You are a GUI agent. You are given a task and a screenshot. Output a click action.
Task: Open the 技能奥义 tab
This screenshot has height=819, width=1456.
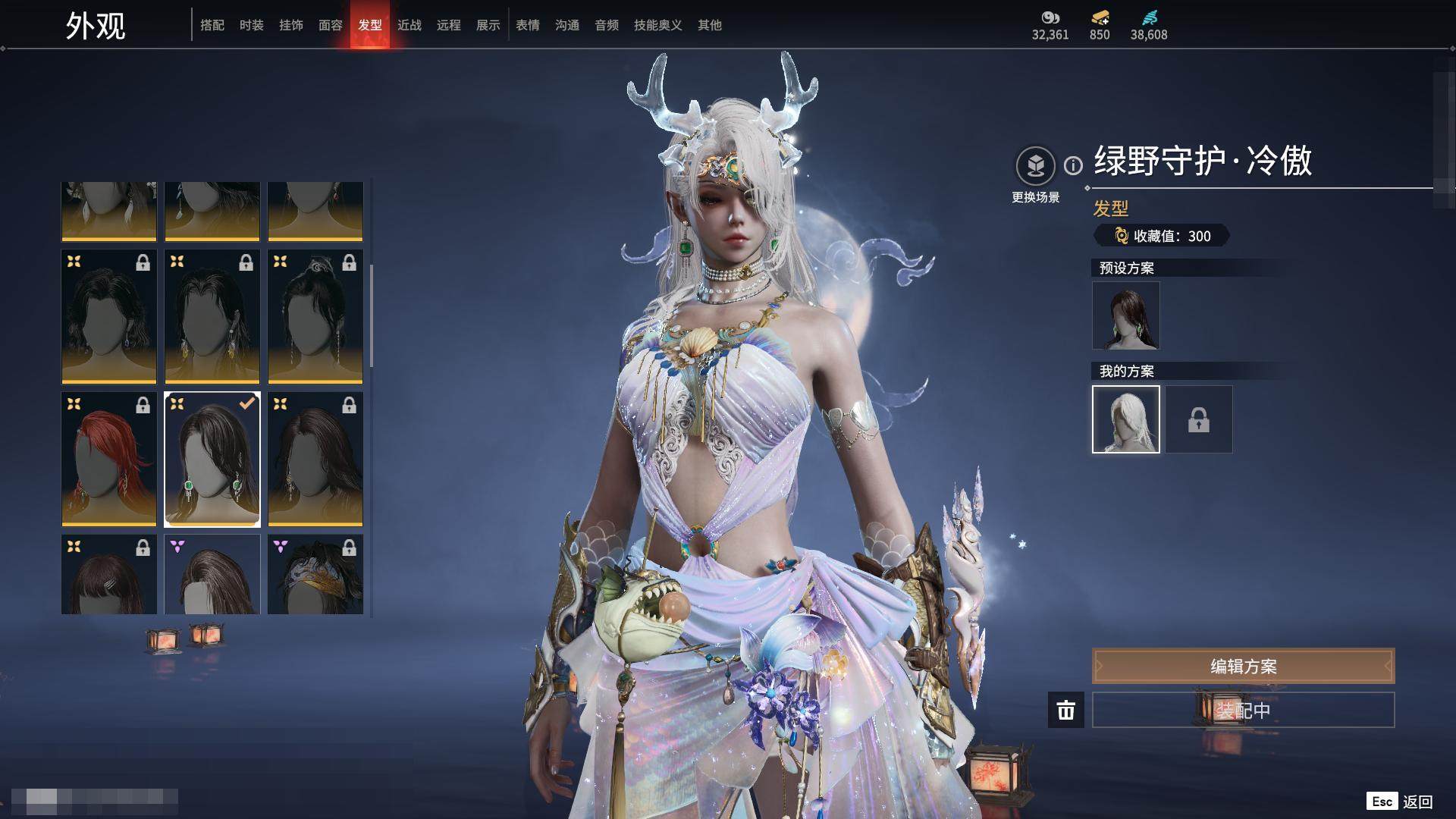tap(658, 25)
